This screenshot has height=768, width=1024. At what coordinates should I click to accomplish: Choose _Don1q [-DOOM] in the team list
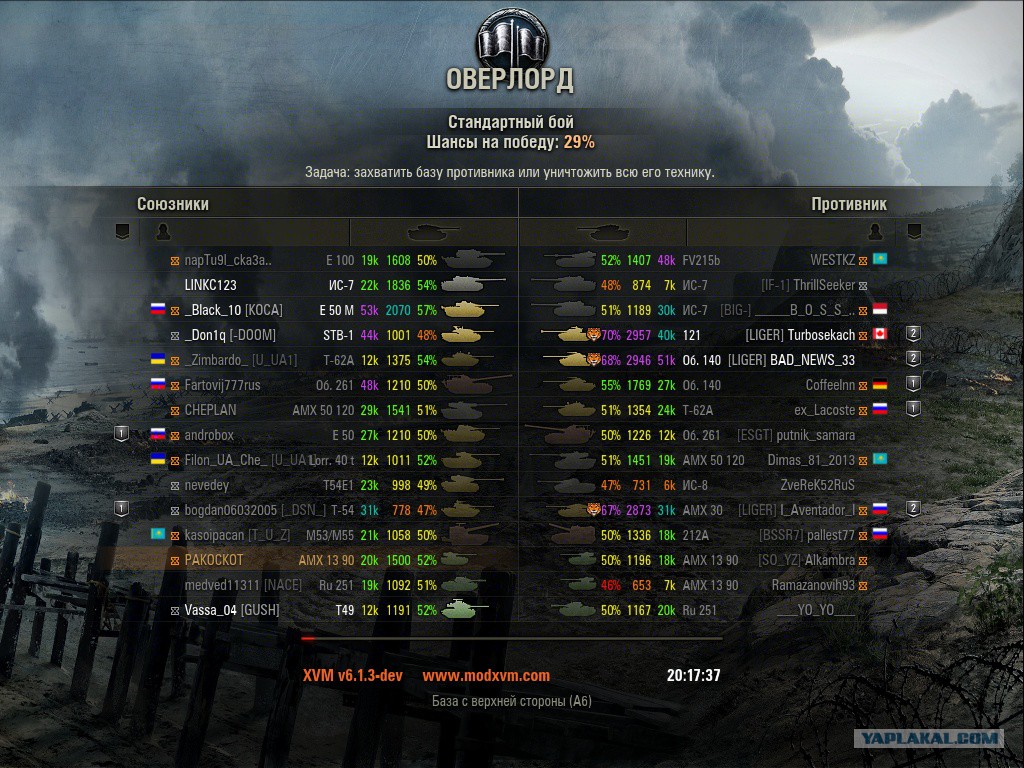(230, 335)
